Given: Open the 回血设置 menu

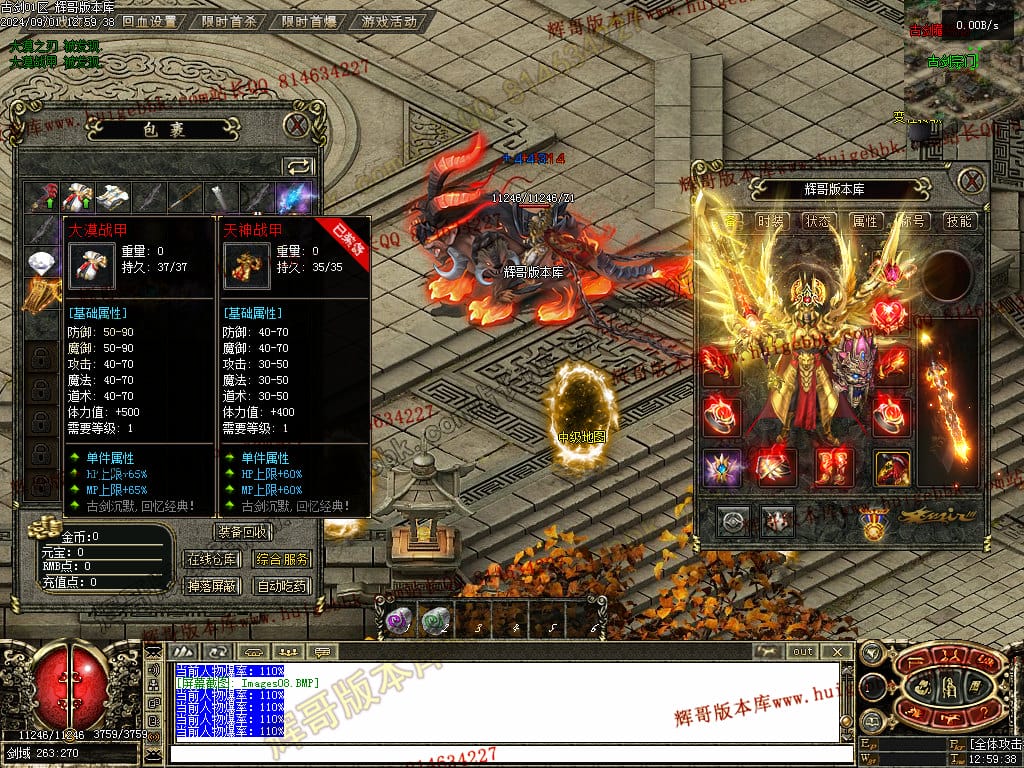Looking at the screenshot, I should [149, 21].
